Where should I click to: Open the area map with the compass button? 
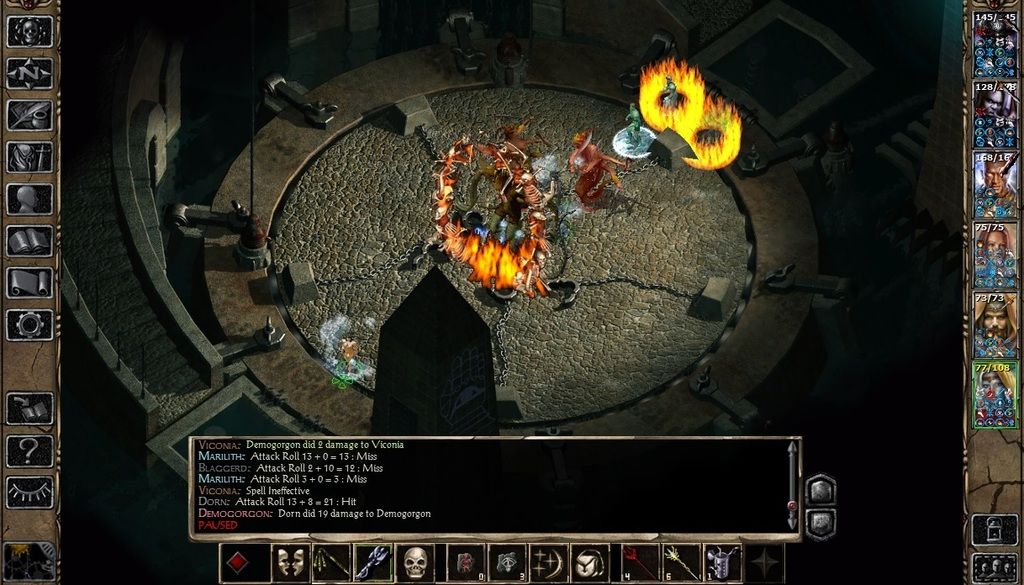click(x=30, y=73)
